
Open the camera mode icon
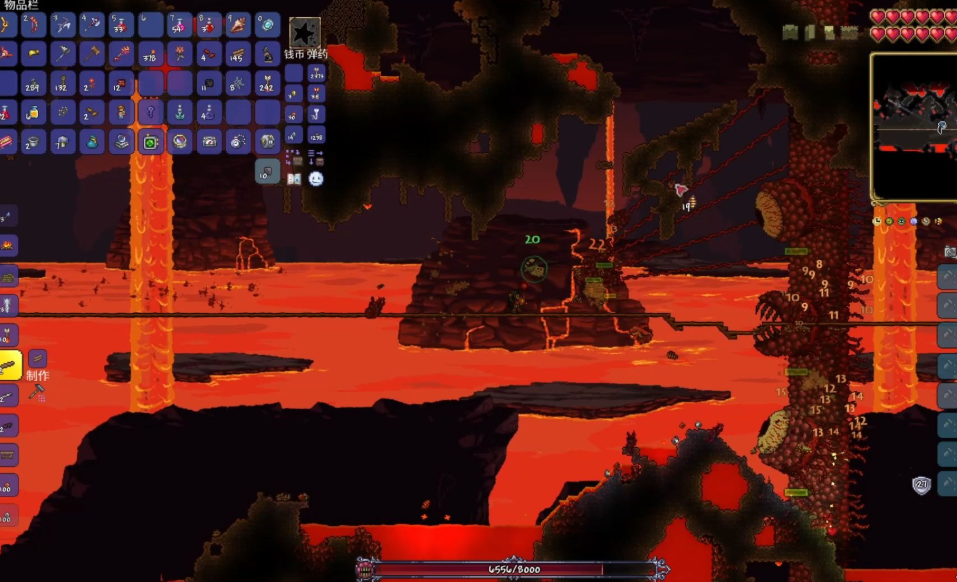(949, 250)
